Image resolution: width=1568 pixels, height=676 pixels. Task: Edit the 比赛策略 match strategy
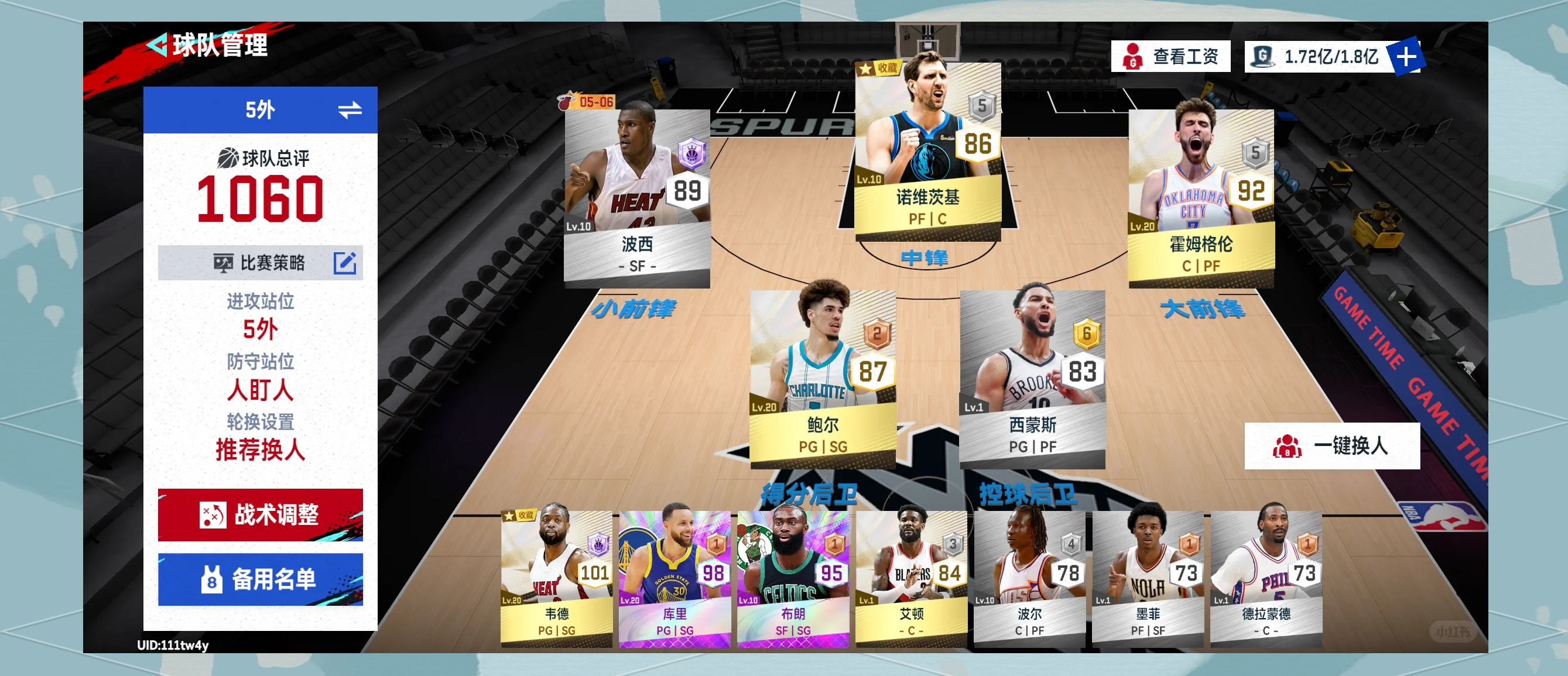coord(344,263)
